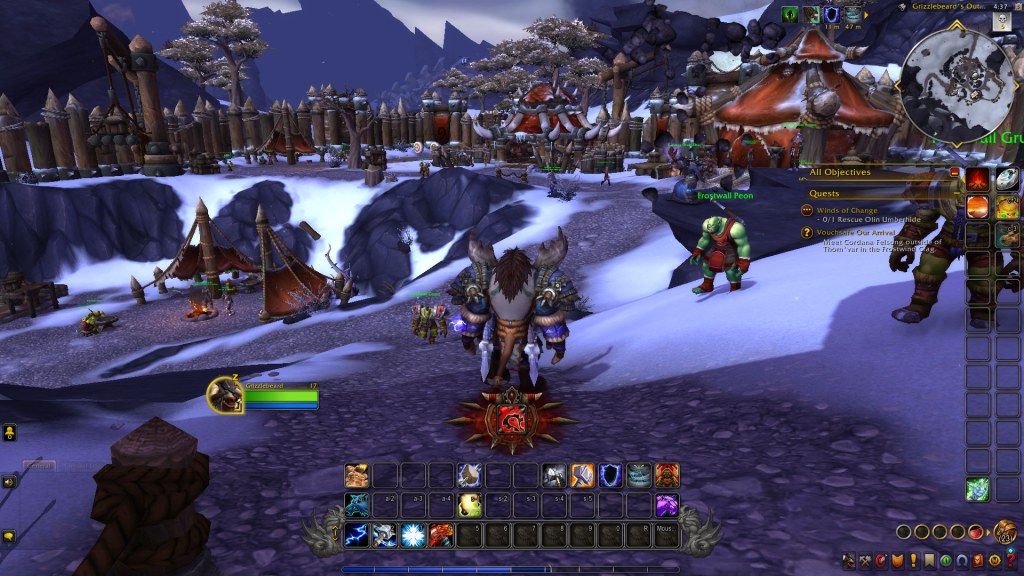Viewport: 1024px width, 576px height.
Task: Activate the frost shock snowflake ability
Action: (413, 535)
